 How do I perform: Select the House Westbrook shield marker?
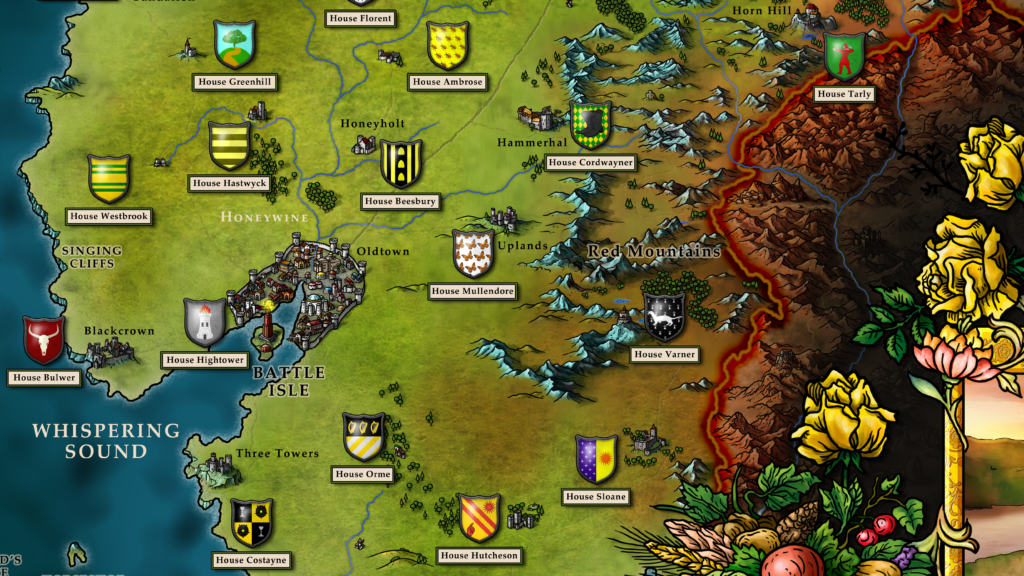[x=108, y=179]
